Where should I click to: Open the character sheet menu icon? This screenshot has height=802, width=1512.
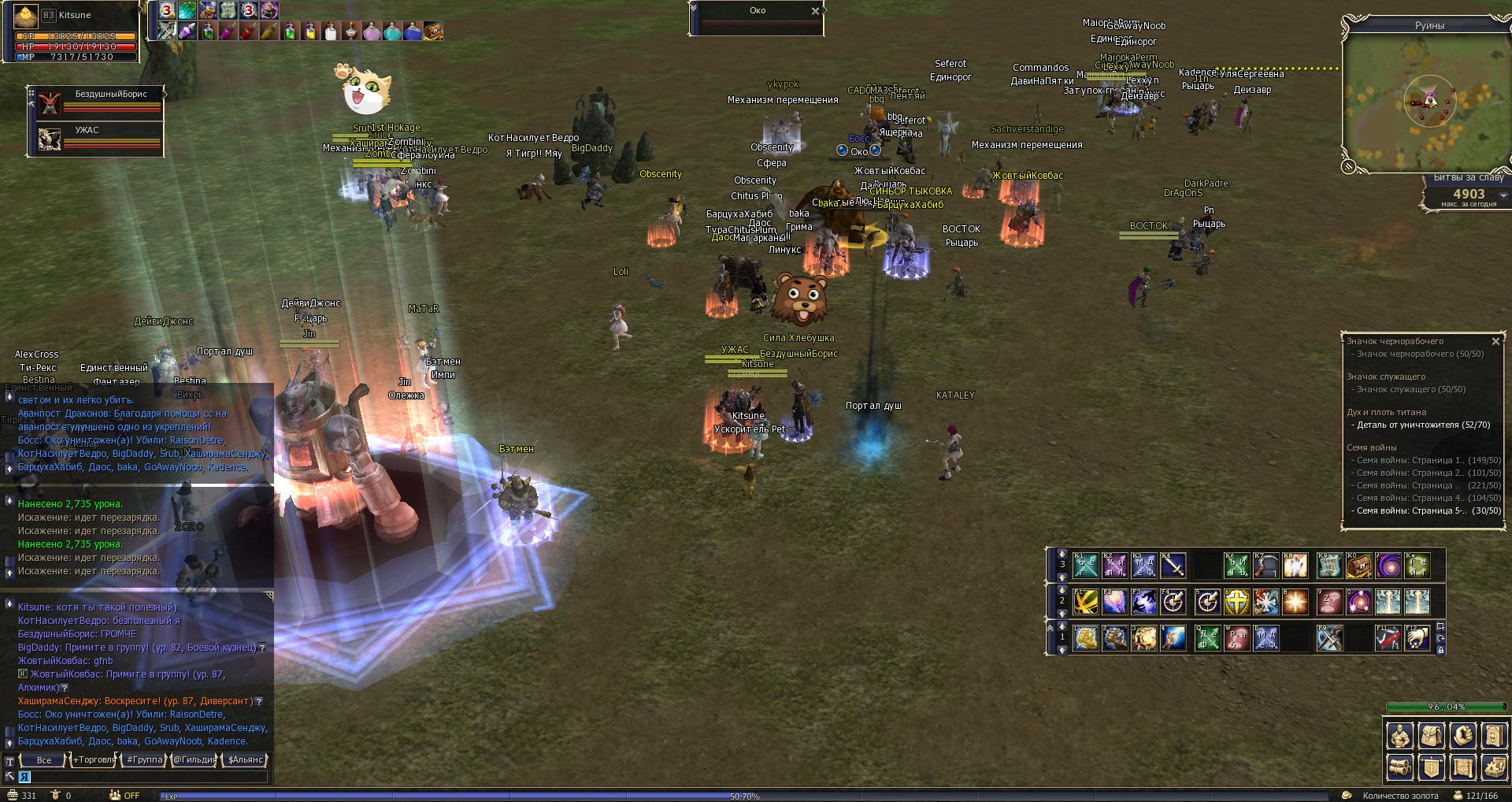pyautogui.click(x=1400, y=736)
